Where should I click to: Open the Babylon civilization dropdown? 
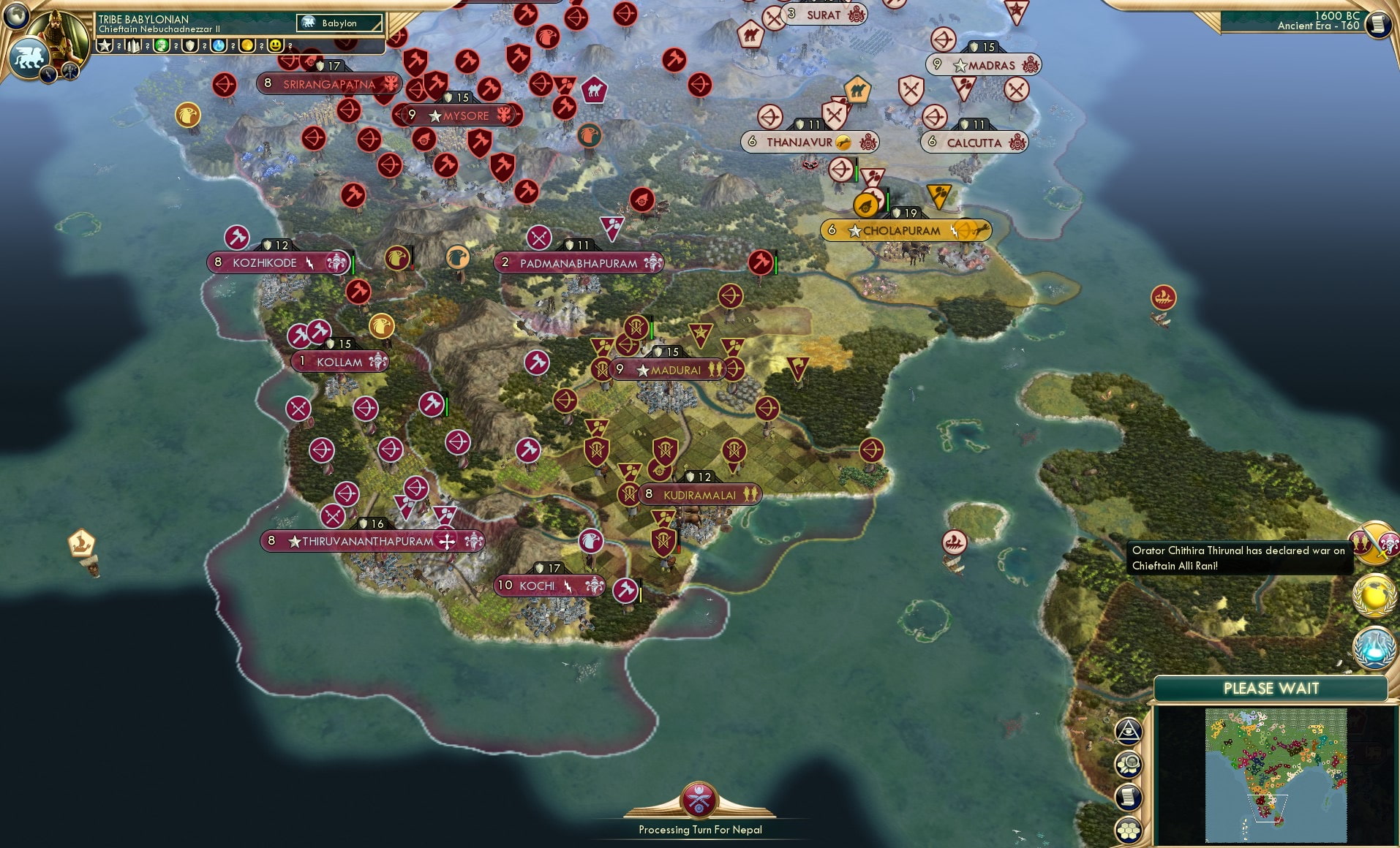338,23
